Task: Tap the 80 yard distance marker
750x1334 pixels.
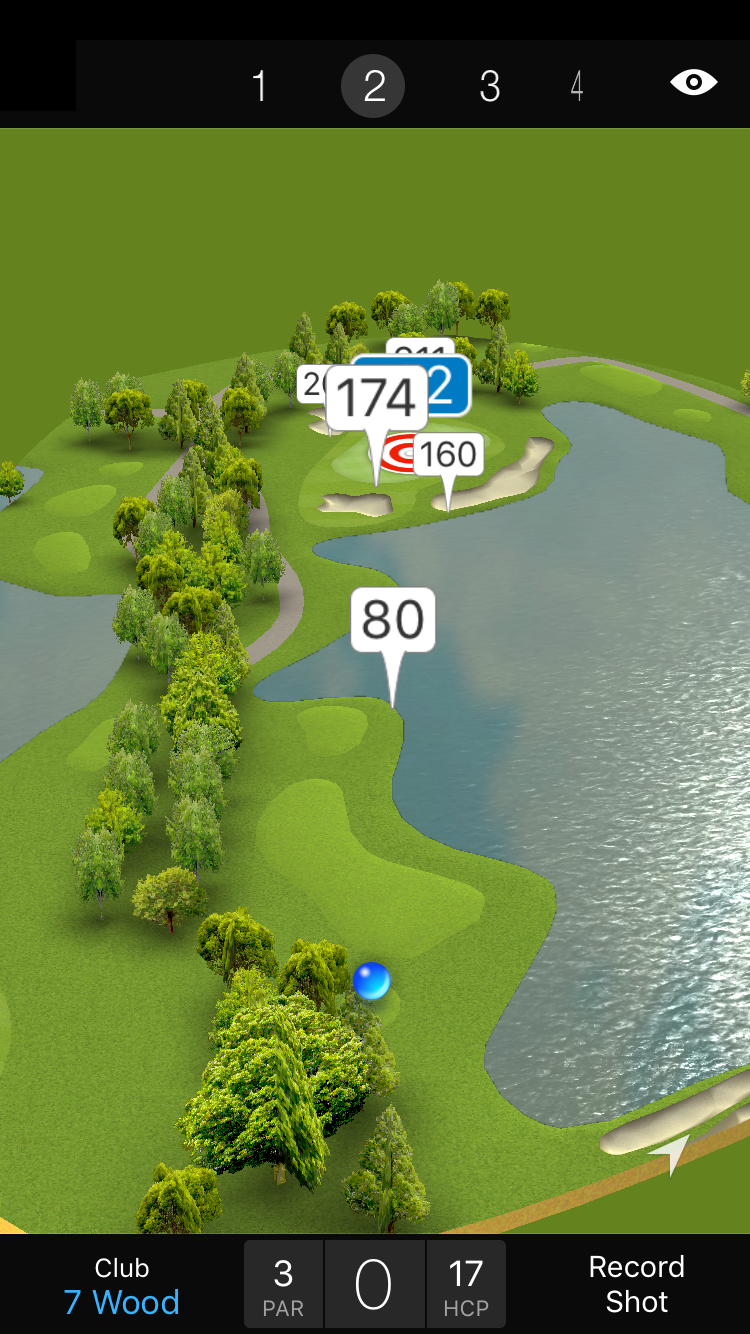Action: click(393, 620)
